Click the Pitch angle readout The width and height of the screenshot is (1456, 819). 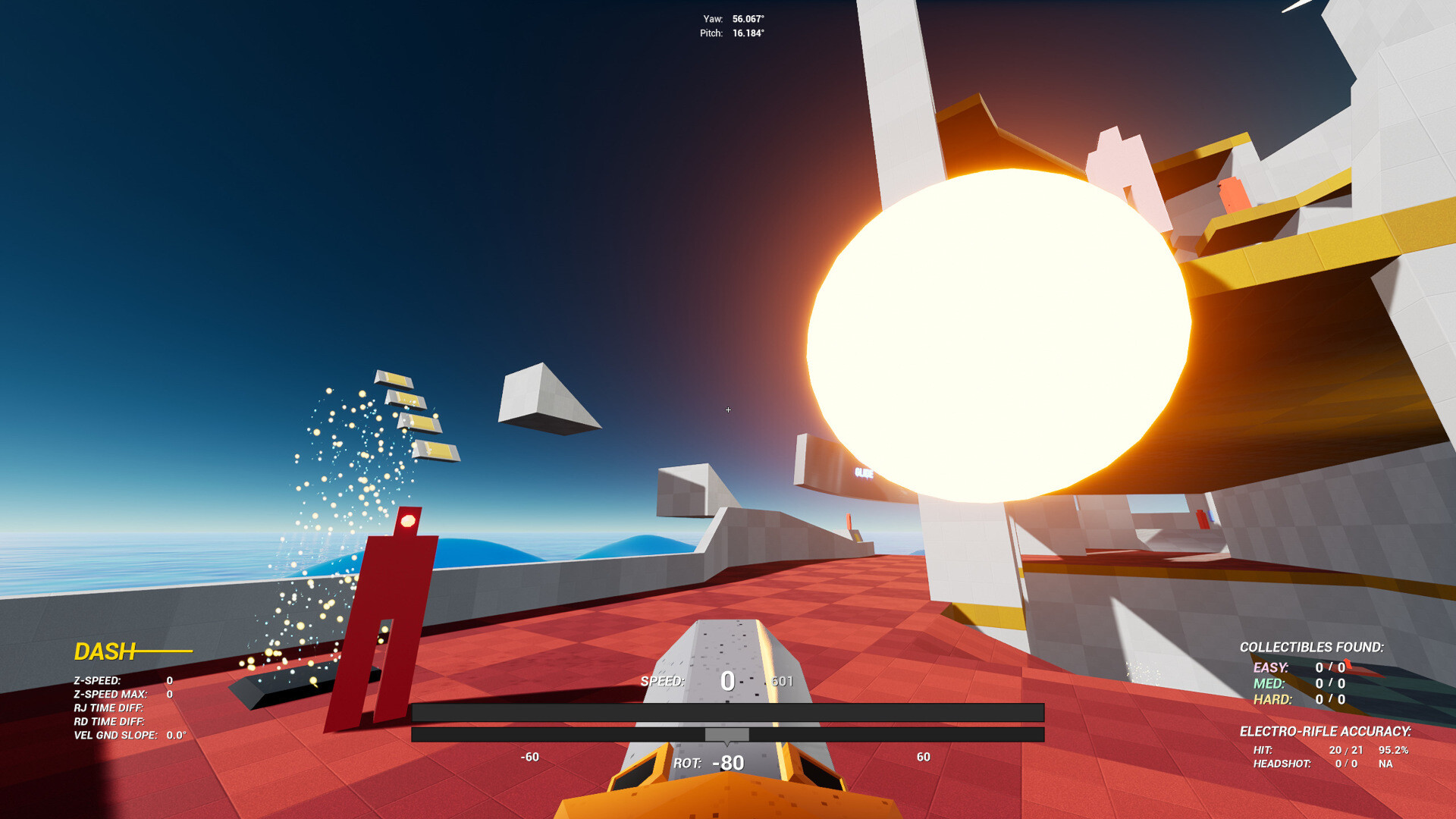733,33
